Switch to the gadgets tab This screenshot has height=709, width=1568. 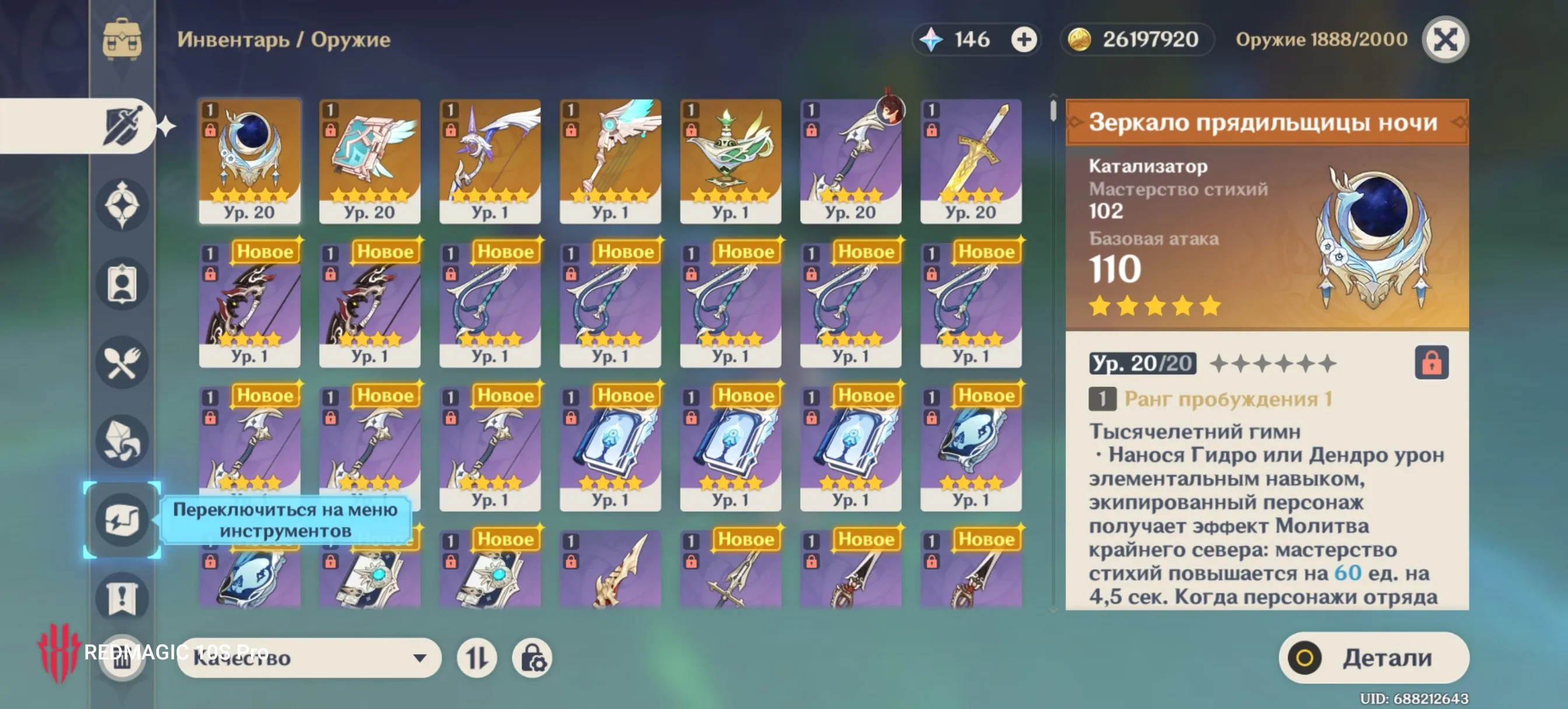(122, 520)
